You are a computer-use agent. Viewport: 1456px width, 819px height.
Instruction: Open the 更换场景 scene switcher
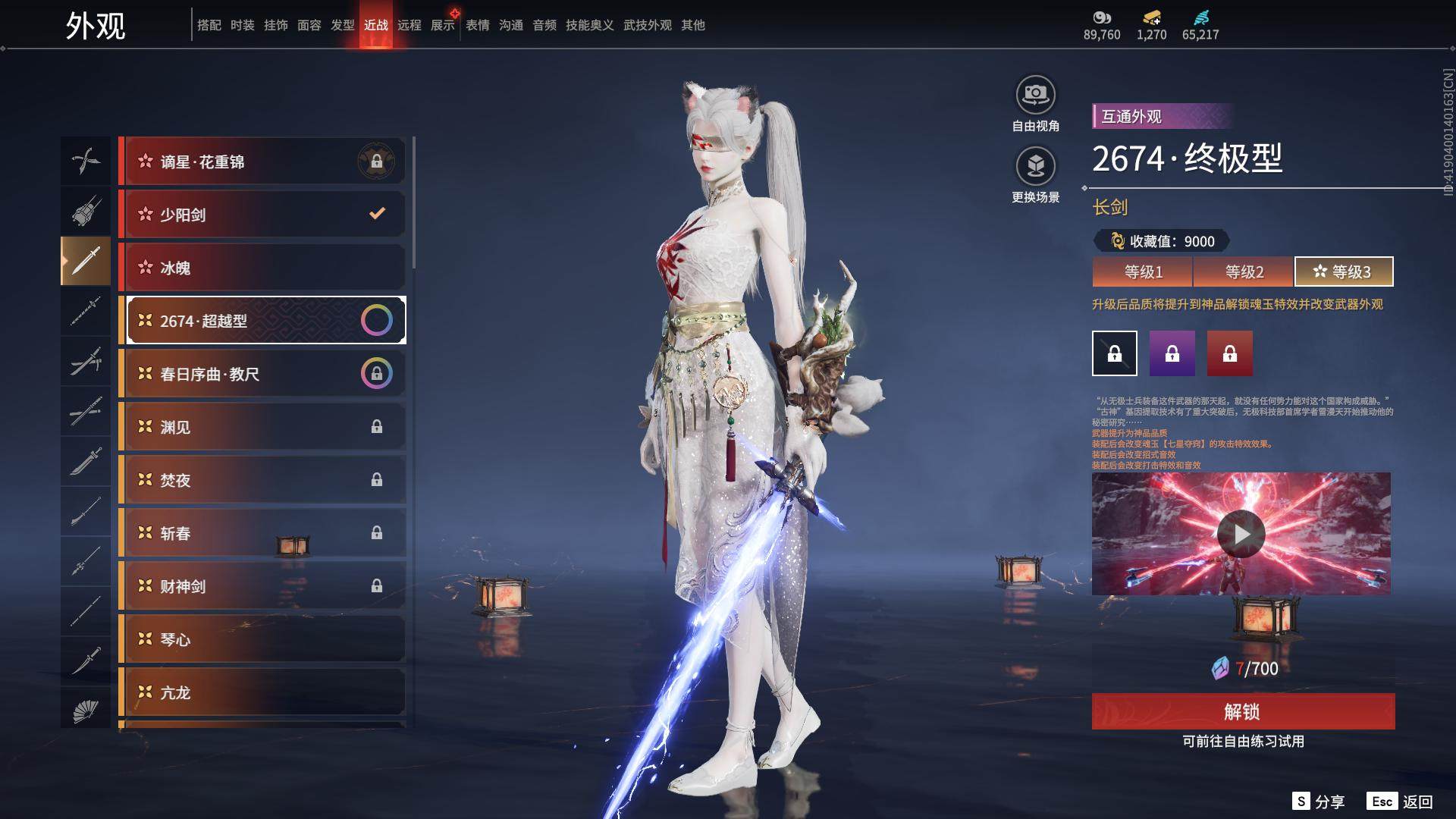pos(1035,167)
